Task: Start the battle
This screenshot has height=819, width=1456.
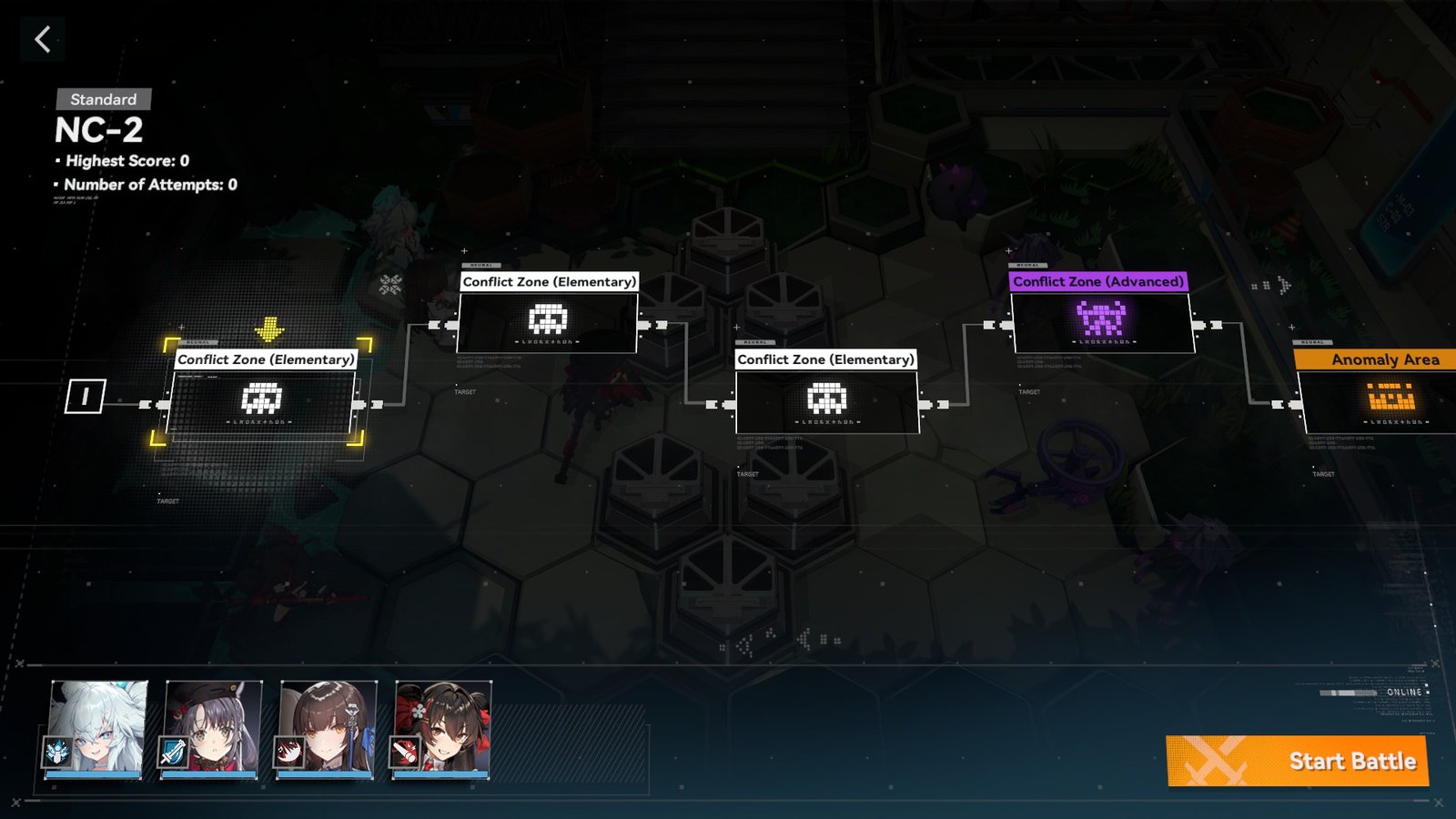Action: [x=1297, y=761]
